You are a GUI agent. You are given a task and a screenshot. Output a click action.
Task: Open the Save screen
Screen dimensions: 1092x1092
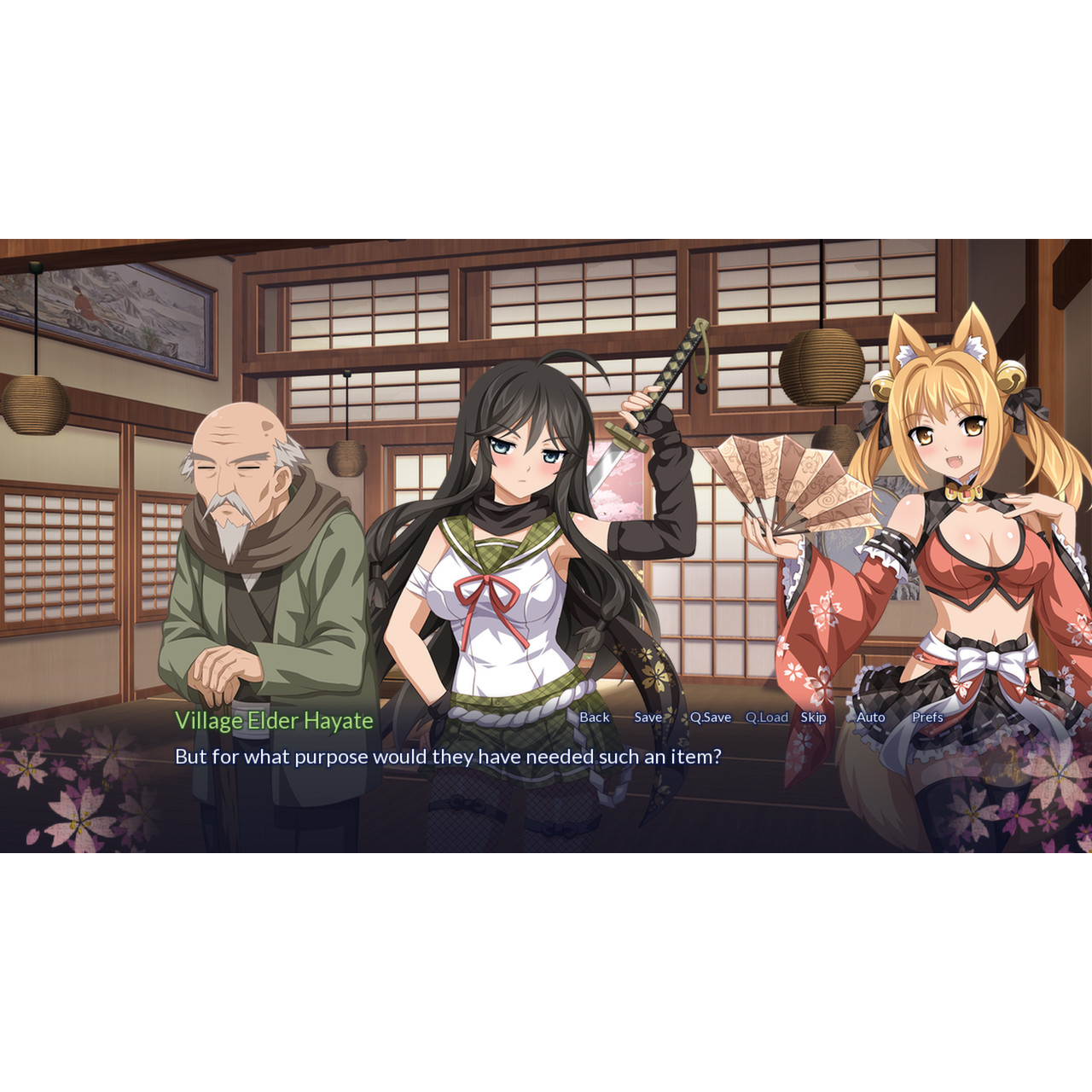(x=648, y=717)
